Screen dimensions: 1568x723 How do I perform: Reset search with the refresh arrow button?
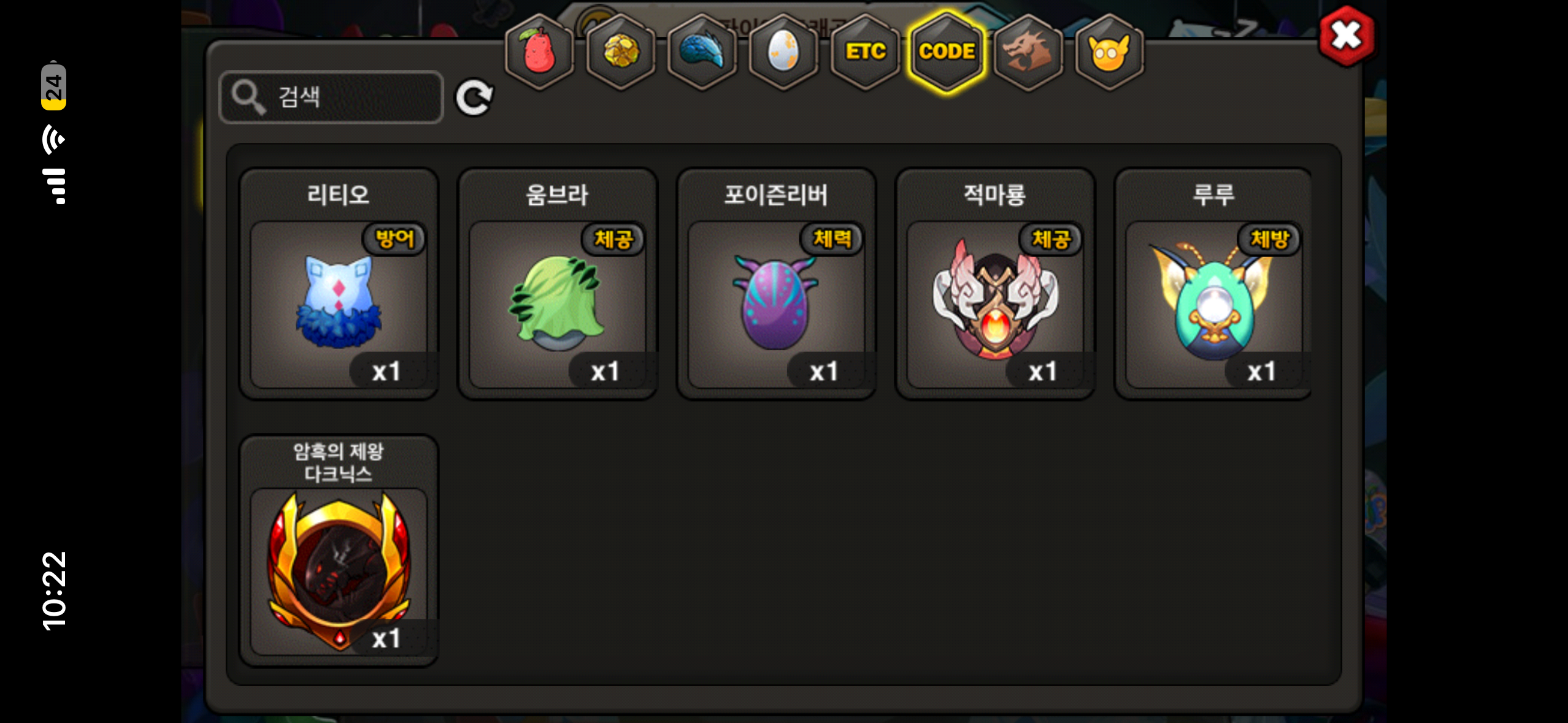(x=474, y=98)
